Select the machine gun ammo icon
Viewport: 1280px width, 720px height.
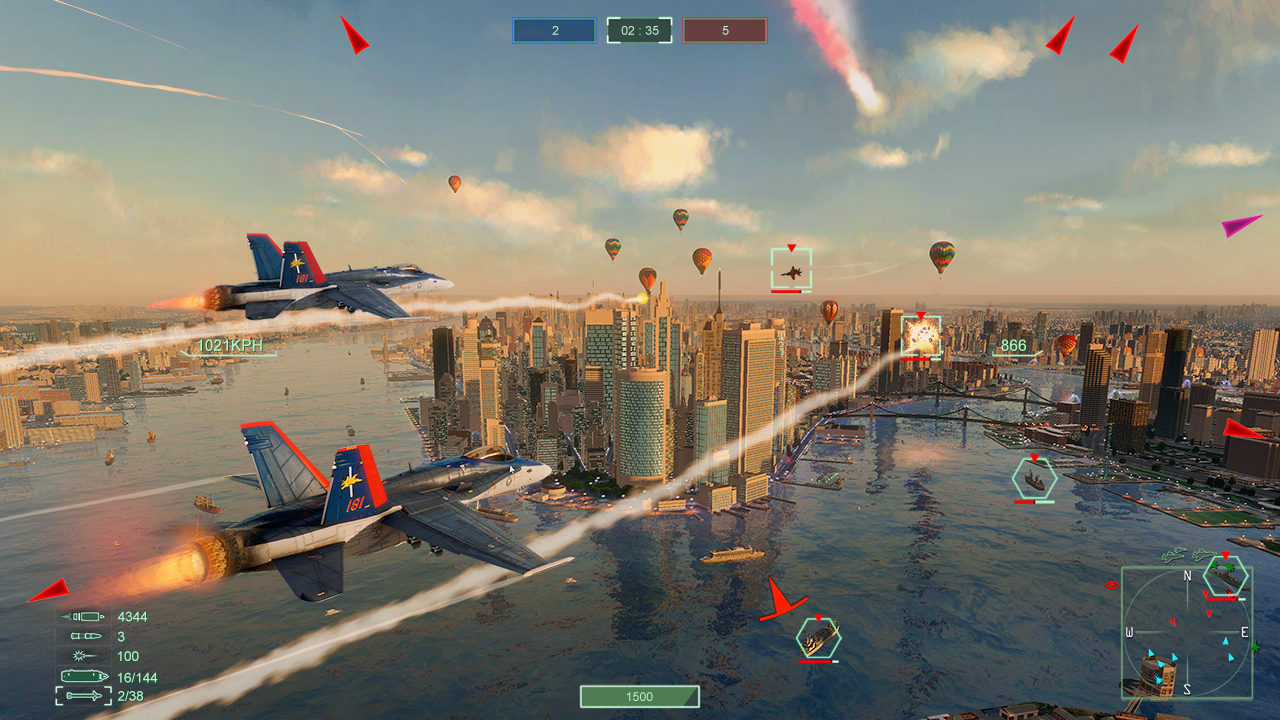[x=85, y=617]
